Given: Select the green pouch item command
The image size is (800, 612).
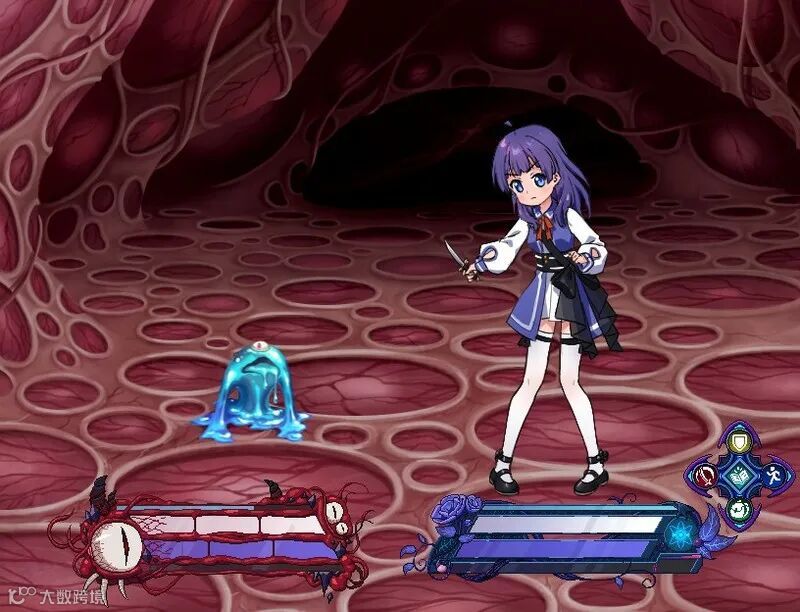Looking at the screenshot, I should coord(739,510).
